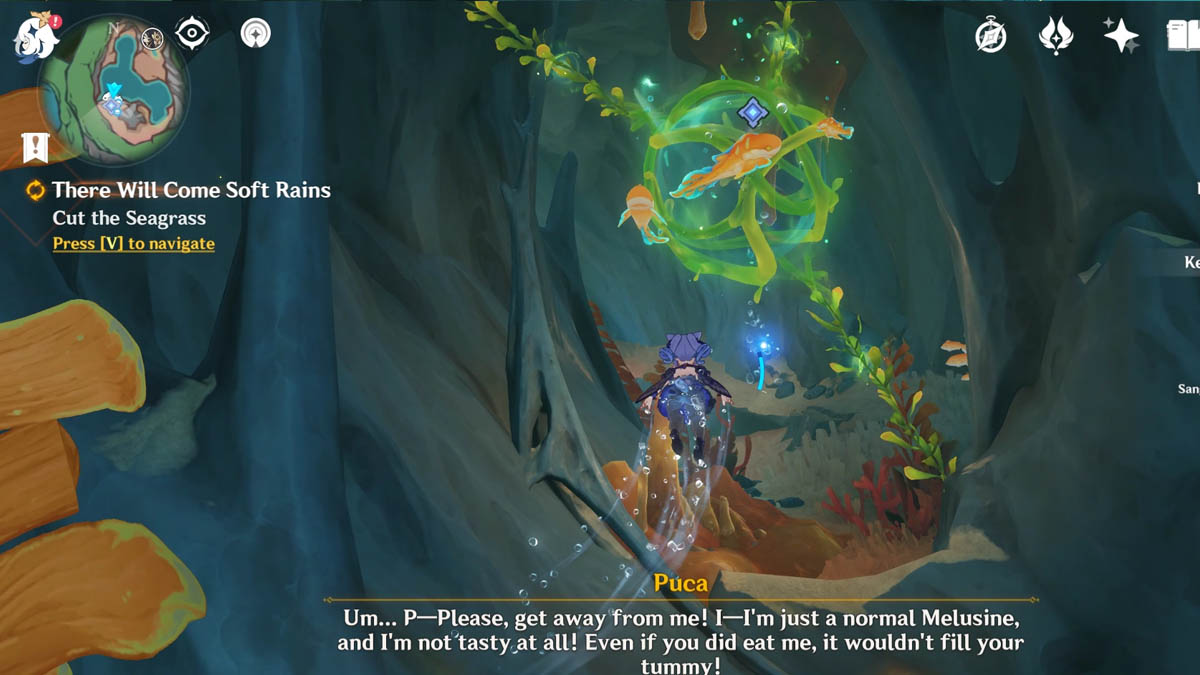Select the golden icon on the minimap's edge

pos(152,39)
